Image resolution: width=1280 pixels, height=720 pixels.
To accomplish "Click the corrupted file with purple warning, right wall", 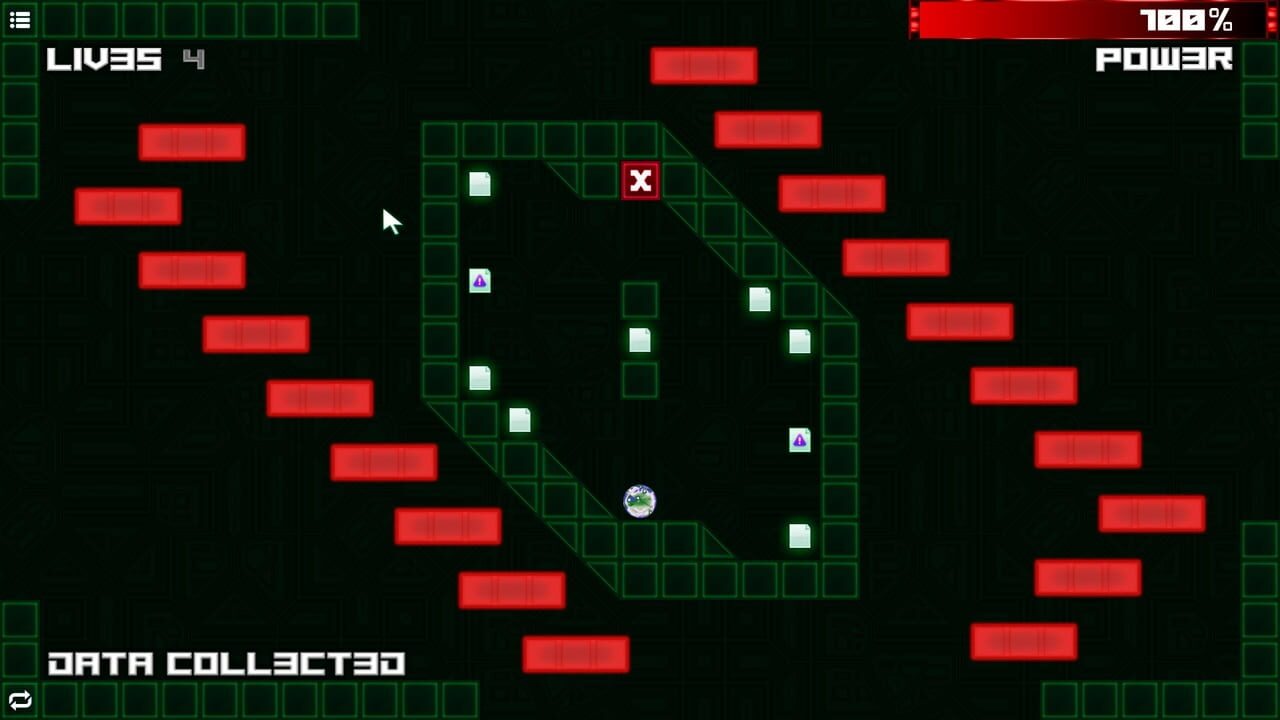I will coord(800,440).
